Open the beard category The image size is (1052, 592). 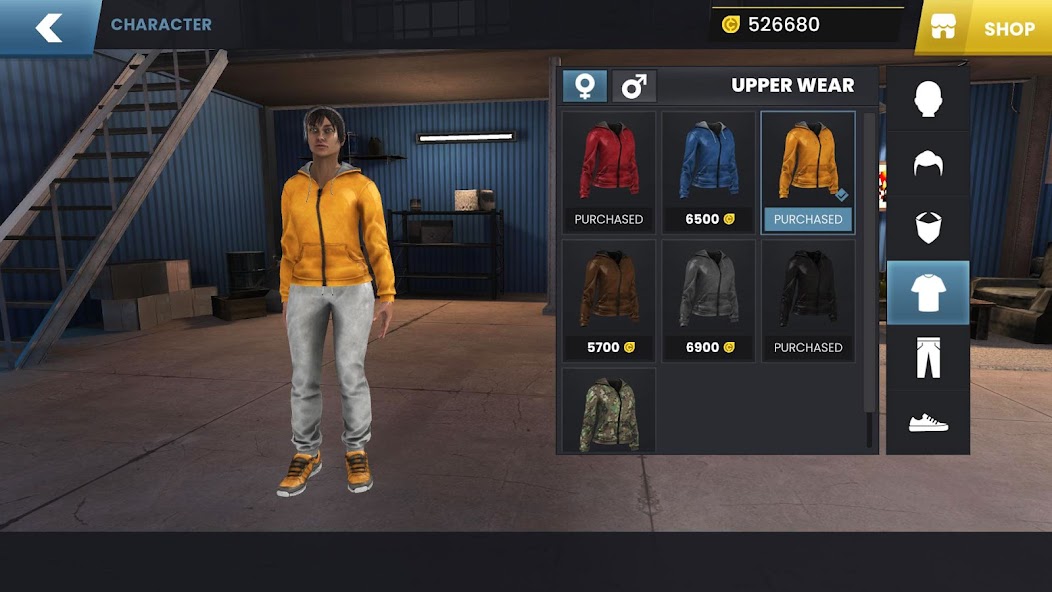point(928,227)
